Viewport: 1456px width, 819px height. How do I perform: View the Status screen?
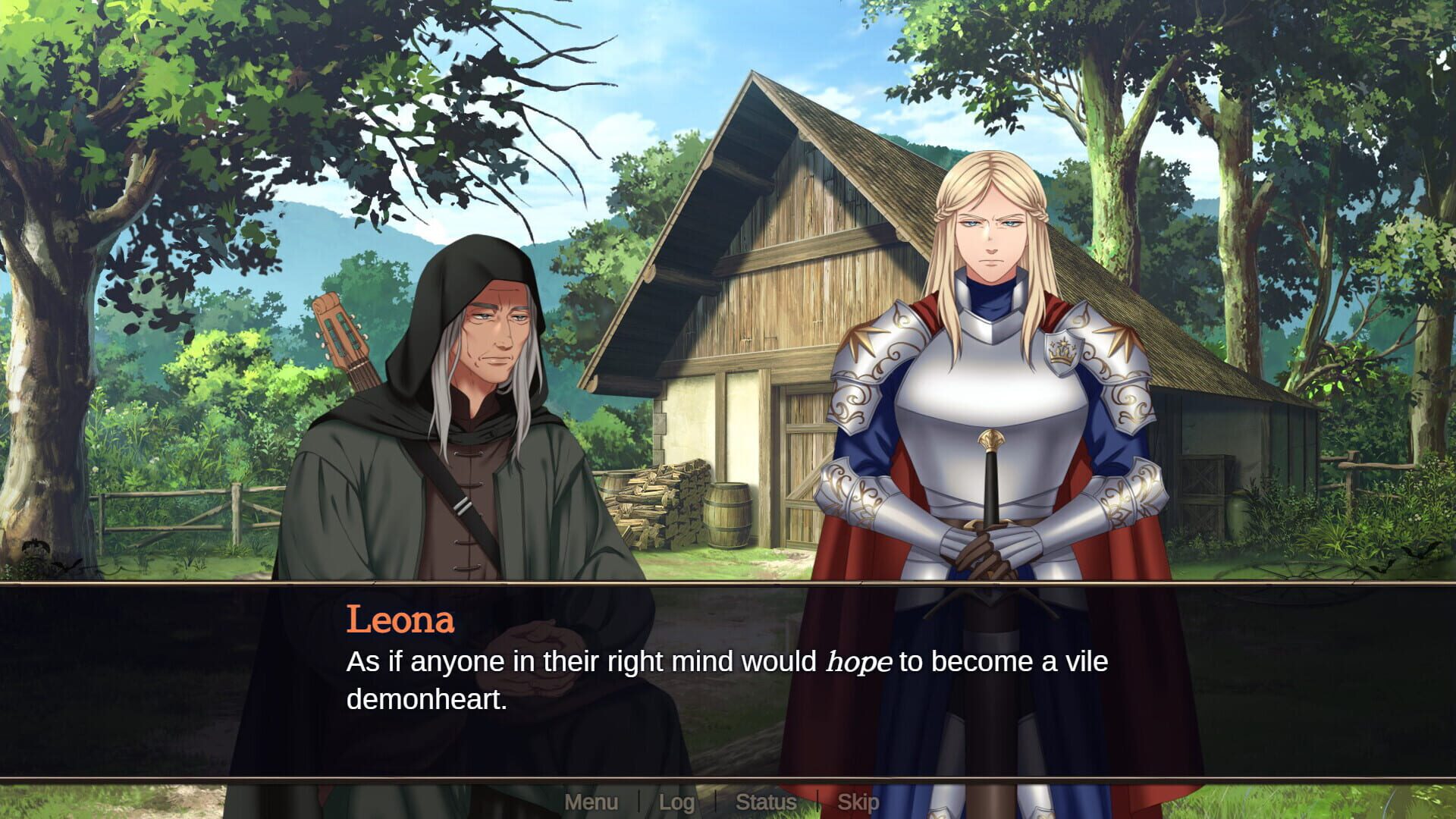[x=767, y=802]
